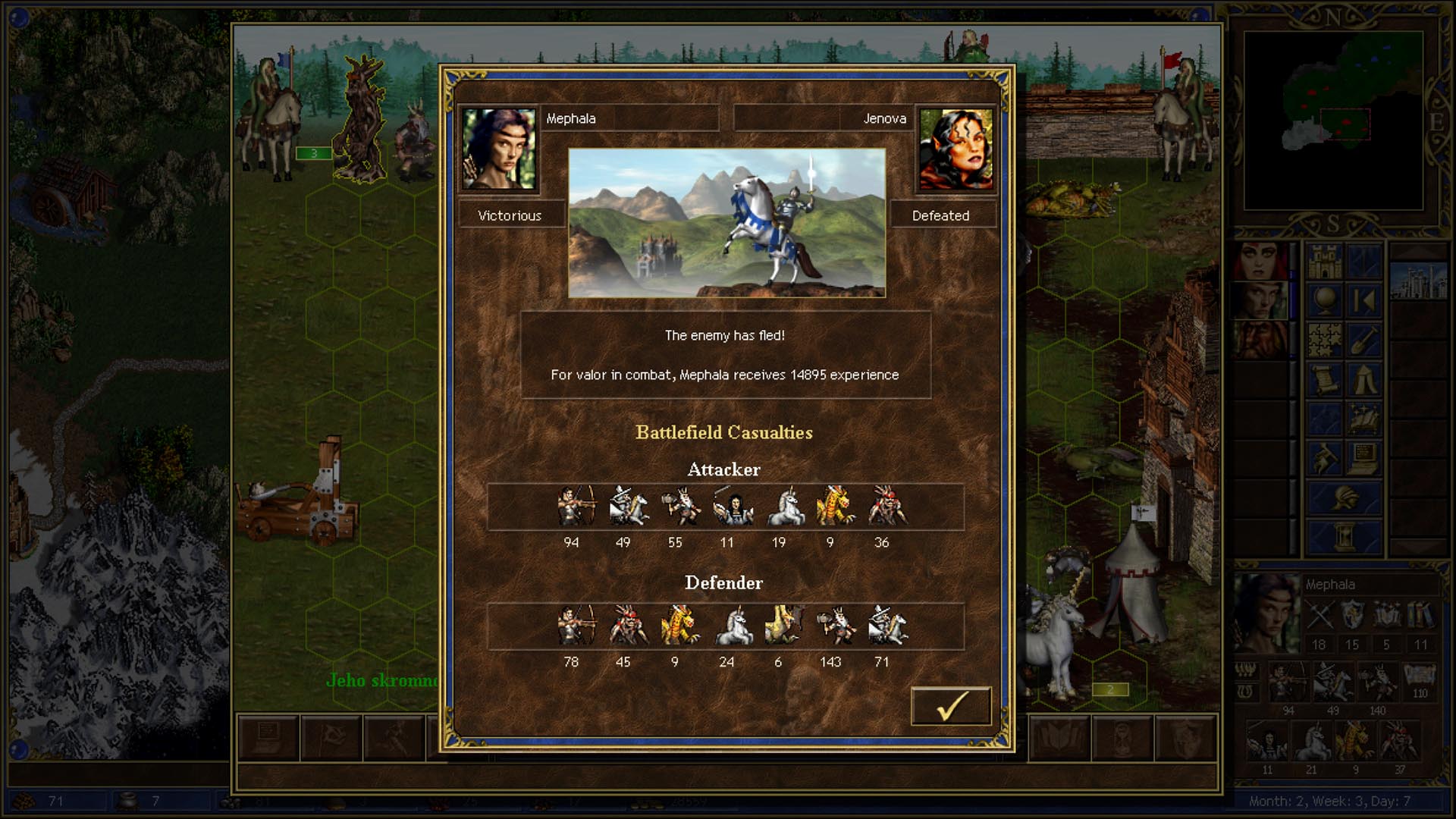Image resolution: width=1456 pixels, height=819 pixels.
Task: Select the white castle town in the town list
Action: tap(1418, 281)
